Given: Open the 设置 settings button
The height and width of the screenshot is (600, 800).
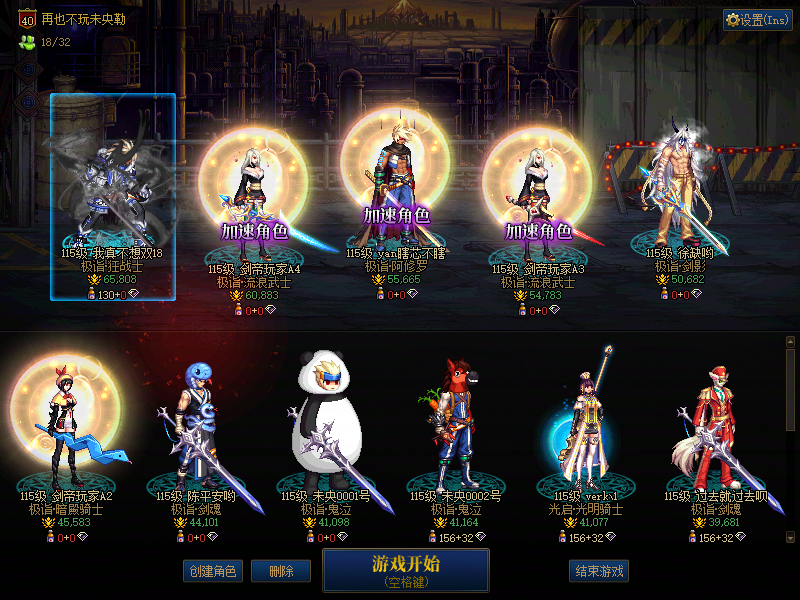Looking at the screenshot, I should coord(757,20).
